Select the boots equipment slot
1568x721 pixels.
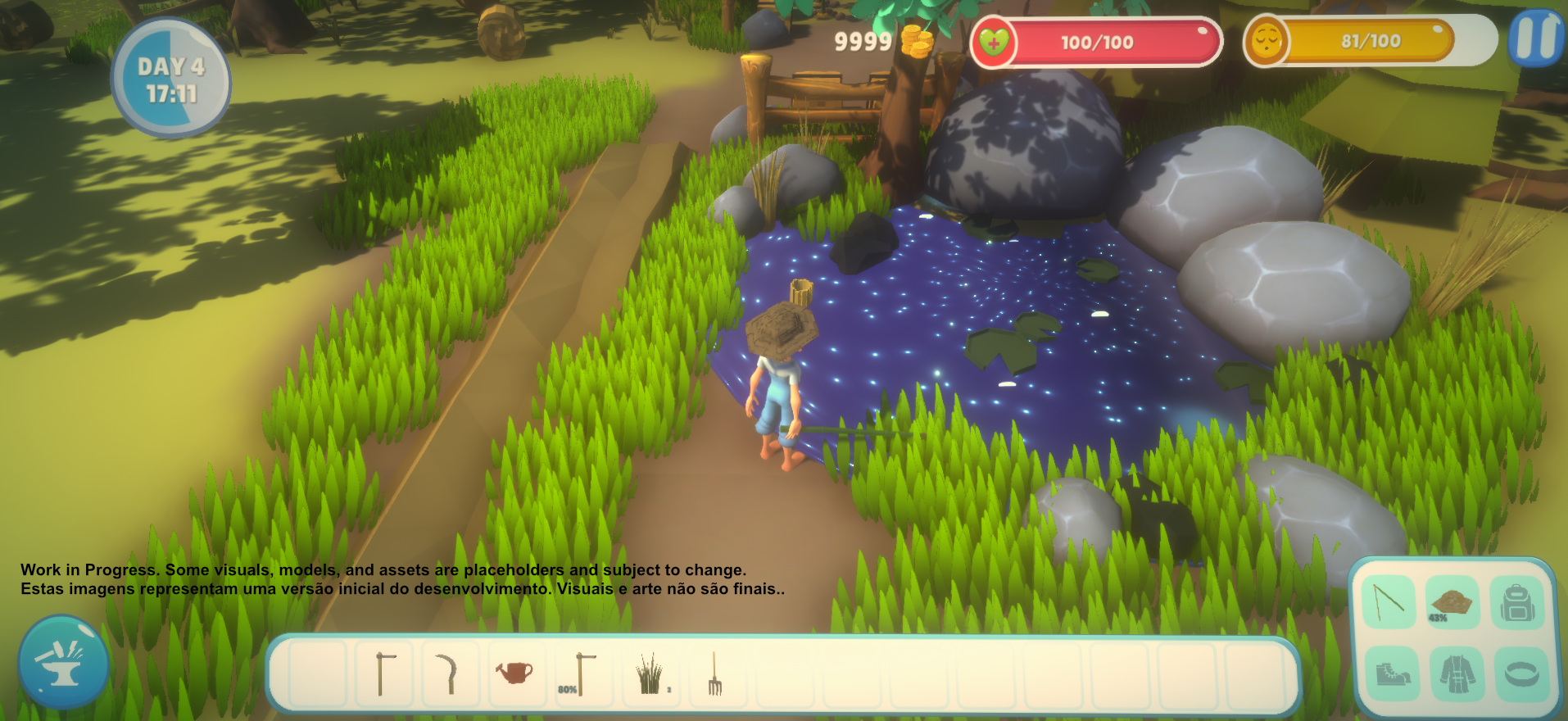pyautogui.click(x=1392, y=673)
